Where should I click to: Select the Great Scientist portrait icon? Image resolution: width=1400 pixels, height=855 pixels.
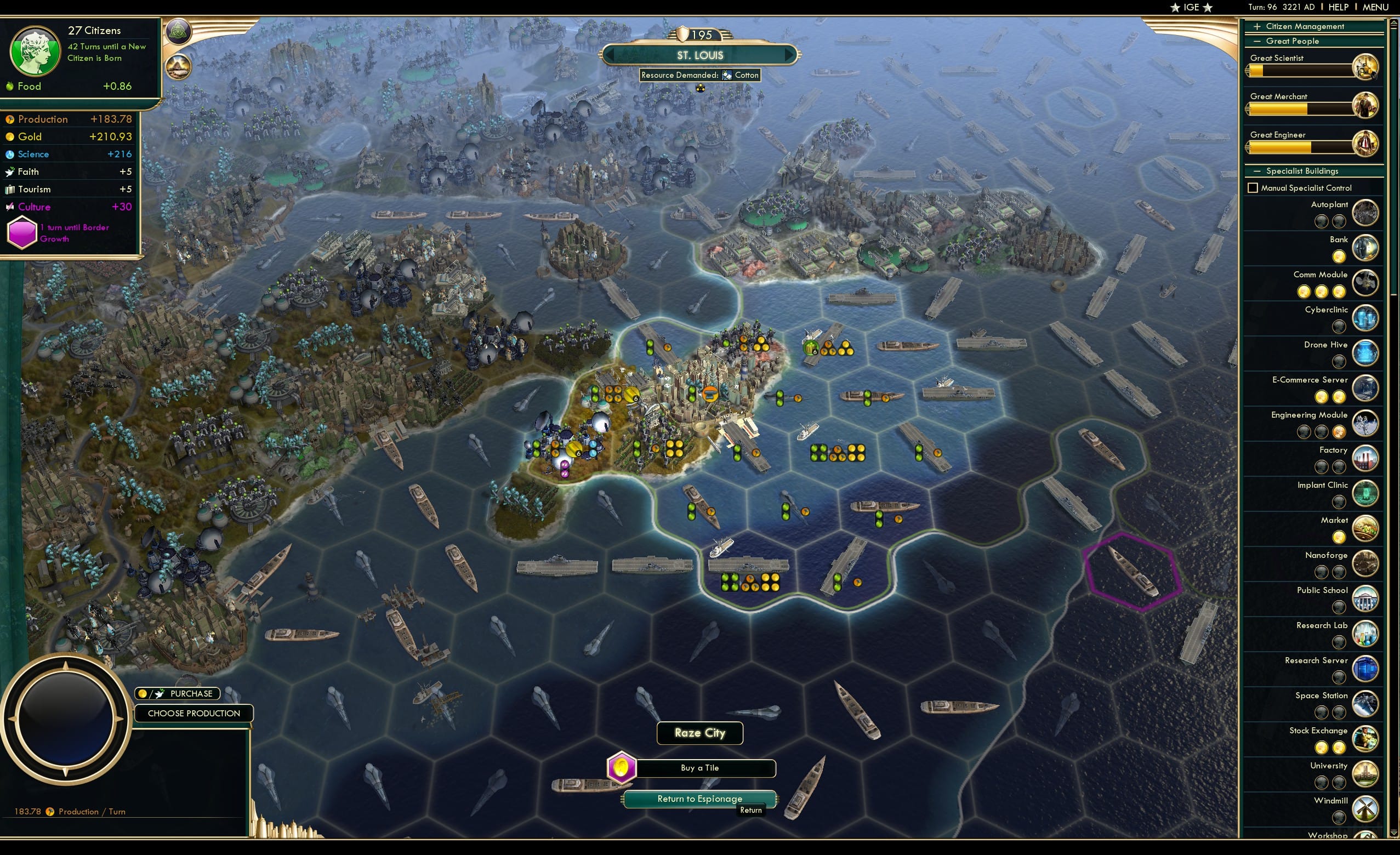[x=1366, y=66]
